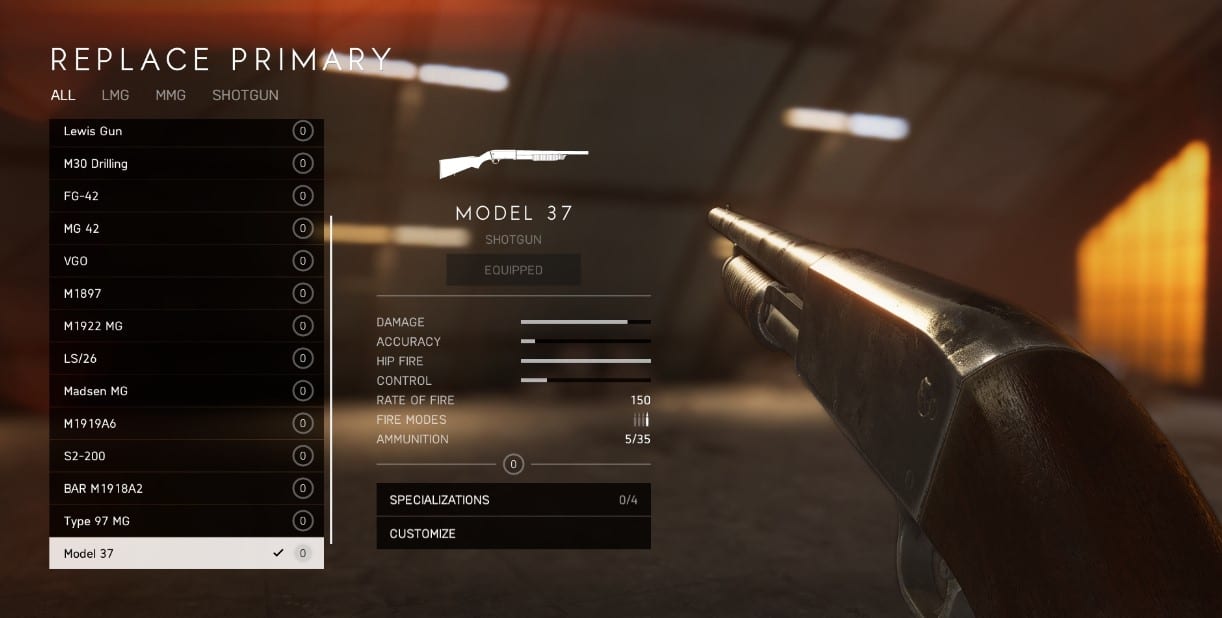1222x618 pixels.
Task: Open the Specializations menu
Action: 513,500
